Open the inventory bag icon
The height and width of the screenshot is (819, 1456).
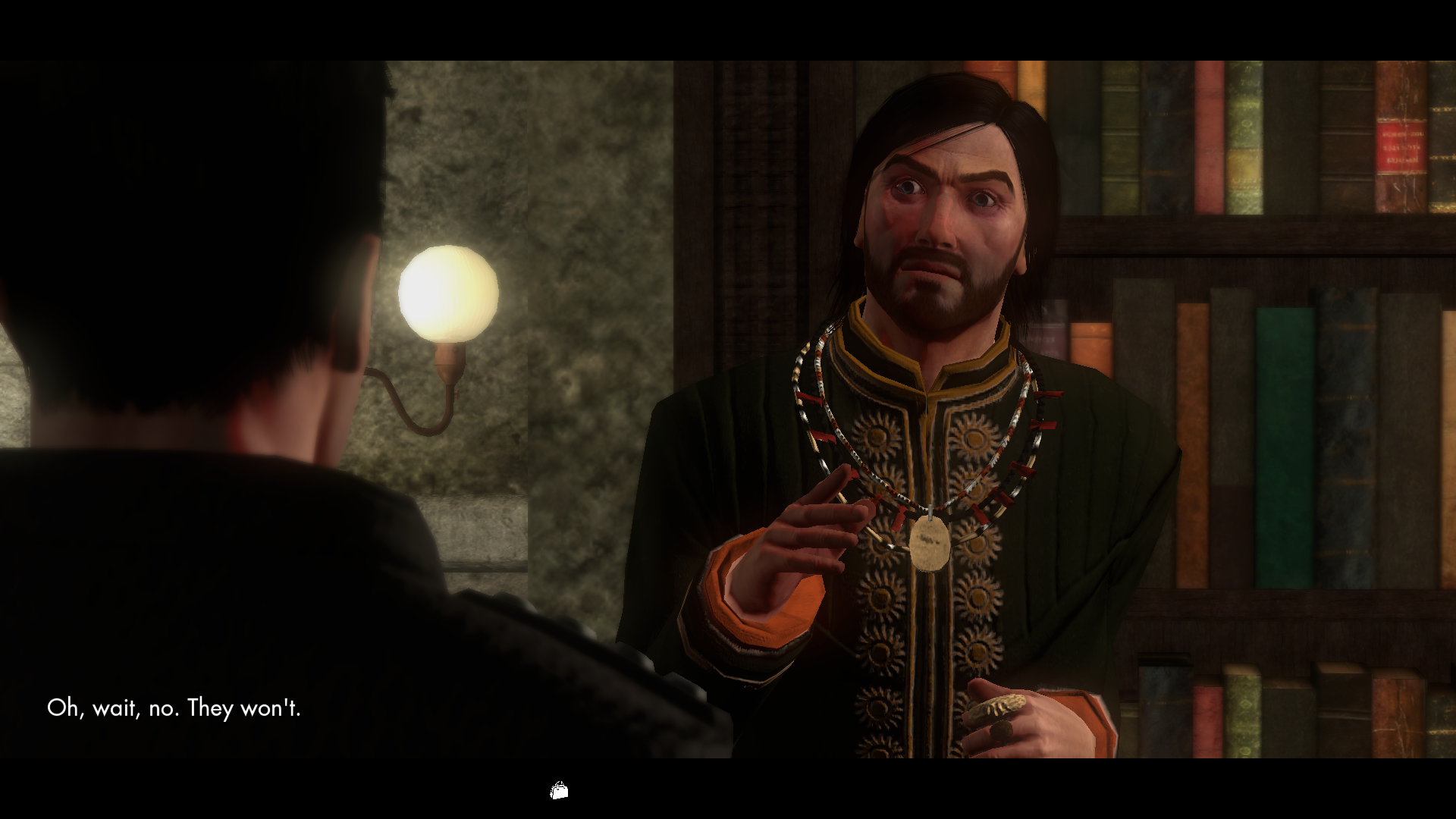click(559, 791)
